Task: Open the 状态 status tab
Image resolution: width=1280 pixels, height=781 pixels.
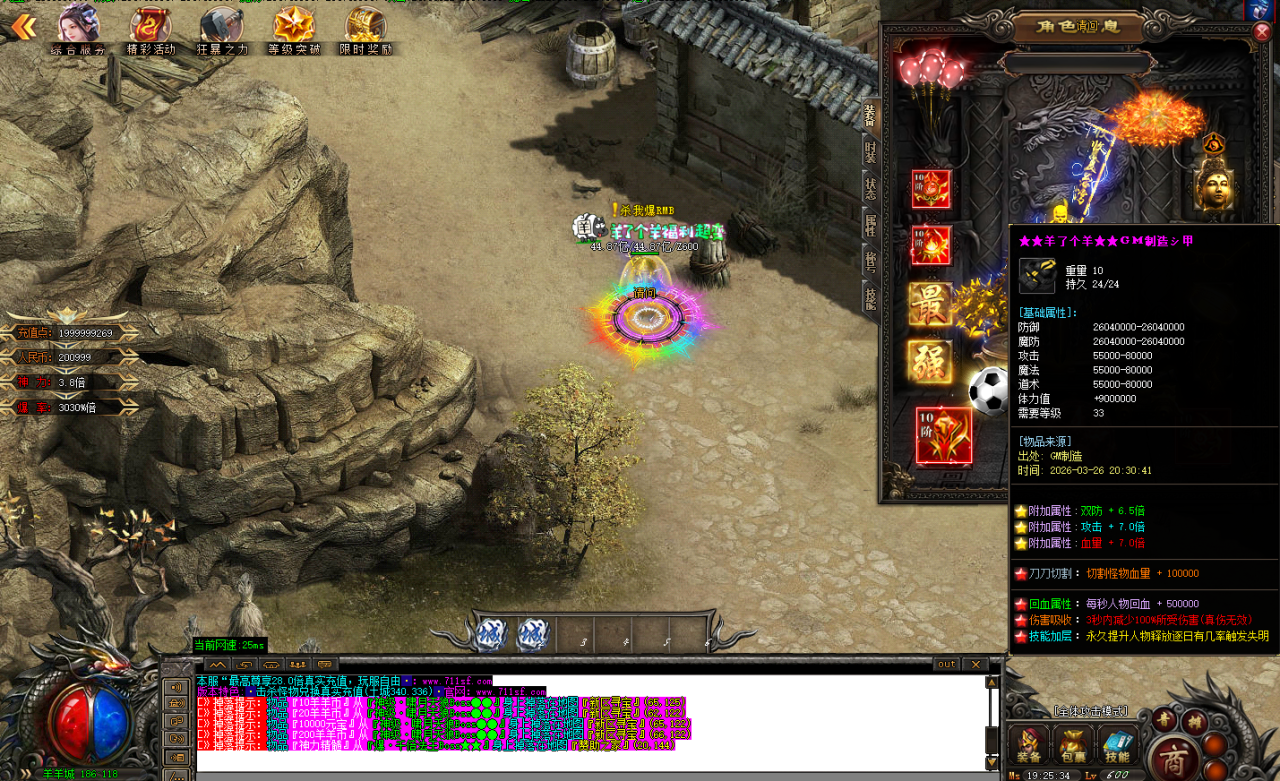Action: coord(870,190)
